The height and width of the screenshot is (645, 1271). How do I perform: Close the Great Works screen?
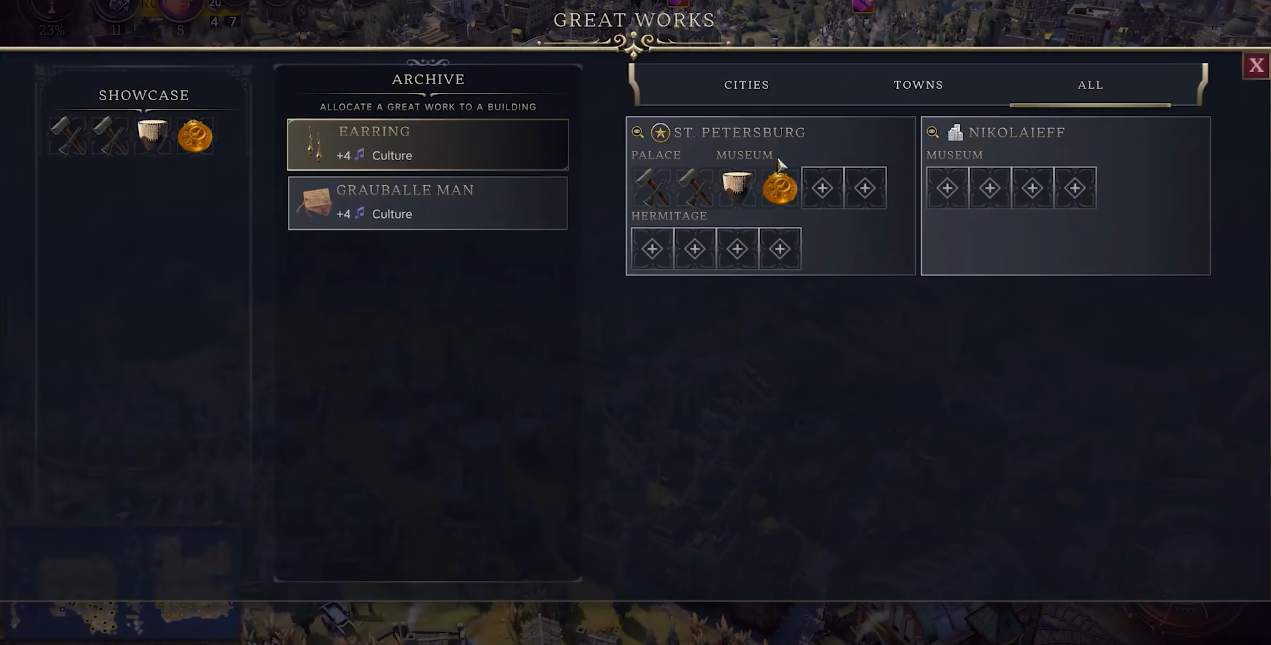click(1255, 66)
